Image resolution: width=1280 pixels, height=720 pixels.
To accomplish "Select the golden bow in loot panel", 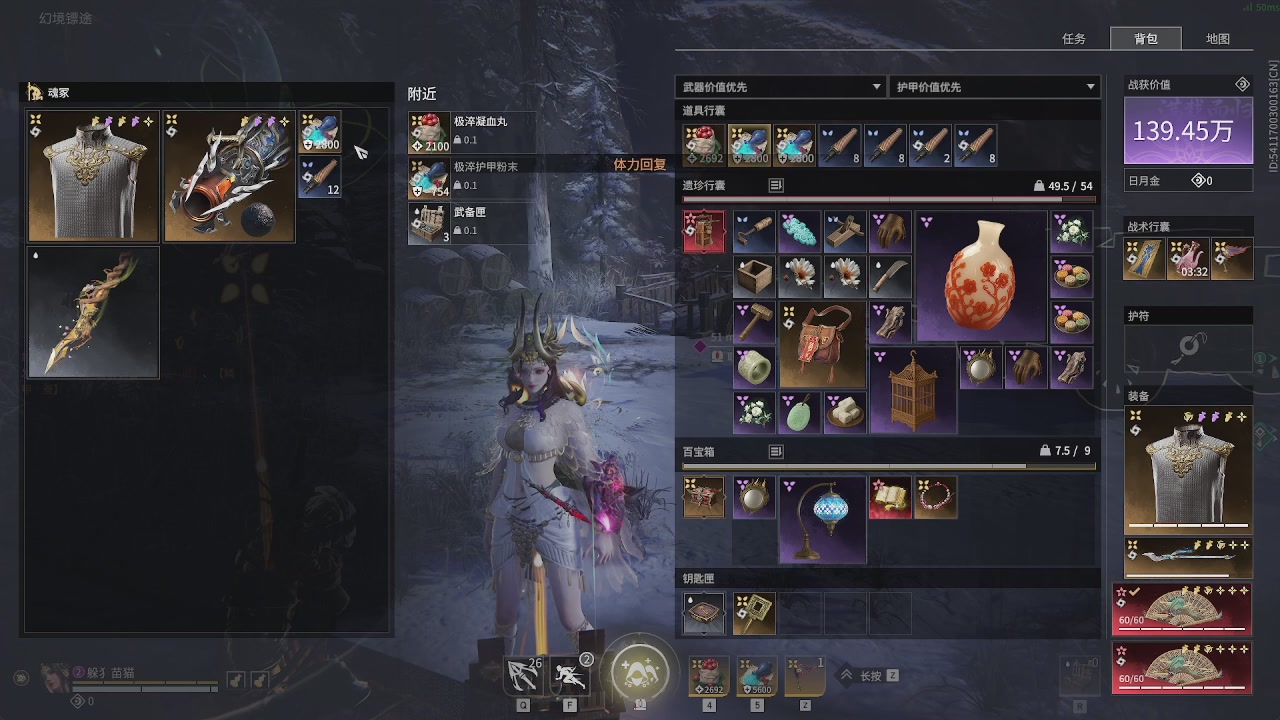I will [93, 313].
